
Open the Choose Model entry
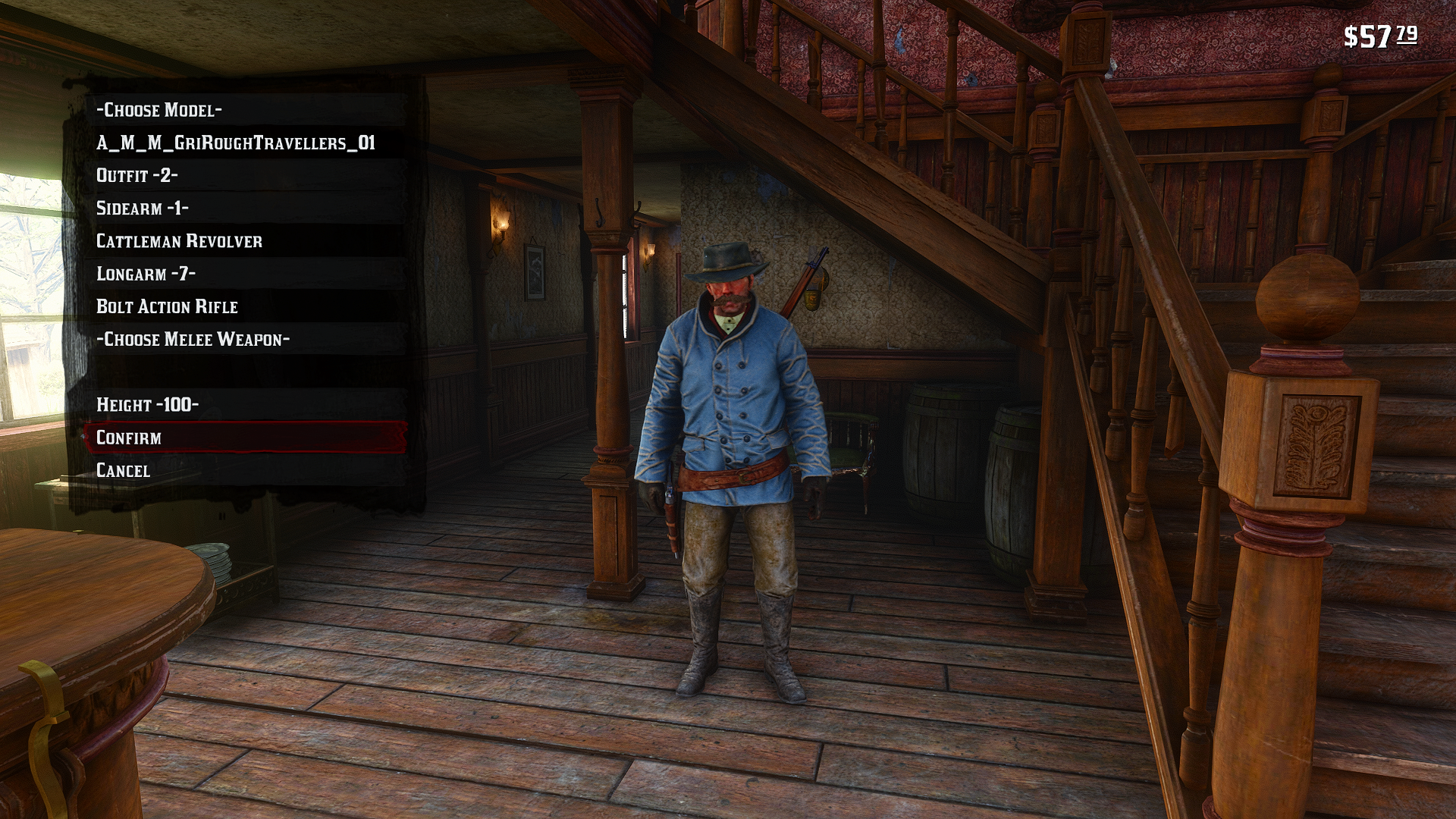(159, 110)
